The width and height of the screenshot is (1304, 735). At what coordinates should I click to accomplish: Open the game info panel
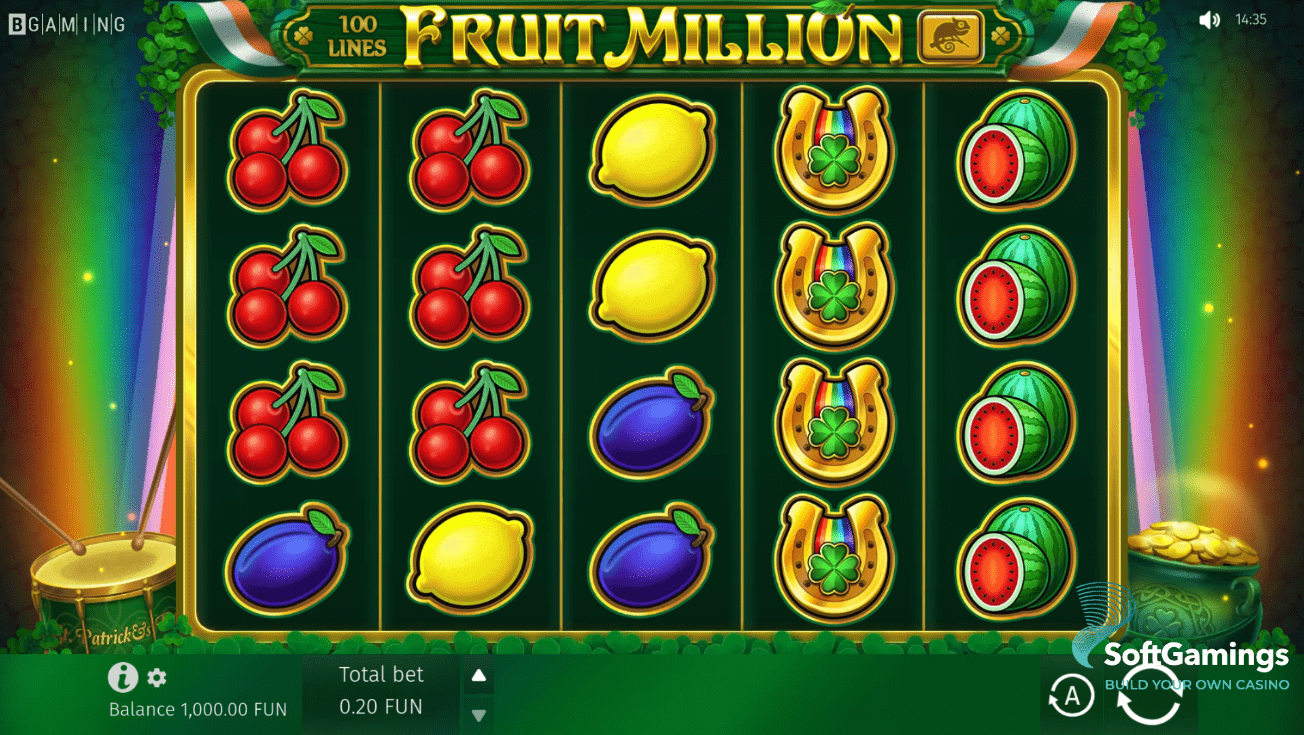click(122, 678)
